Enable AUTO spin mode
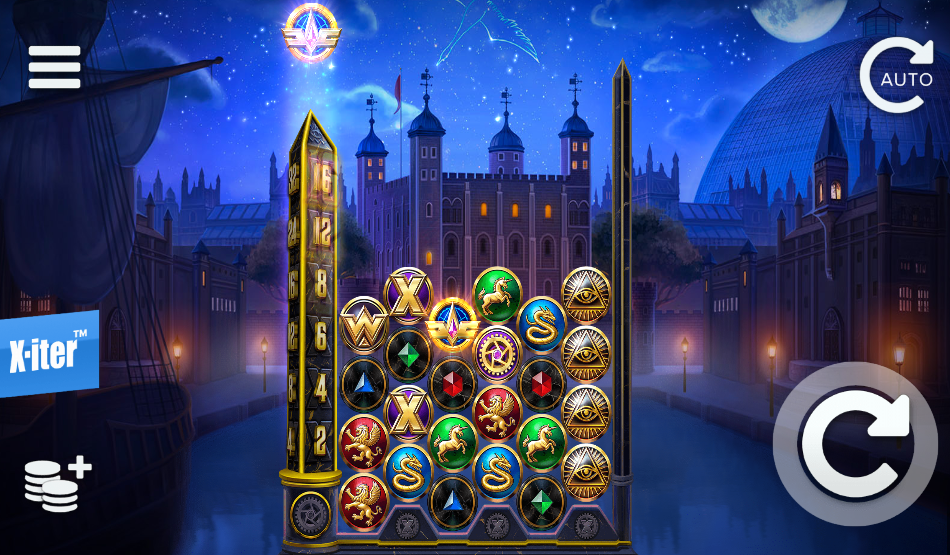The height and width of the screenshot is (555, 950). point(895,76)
